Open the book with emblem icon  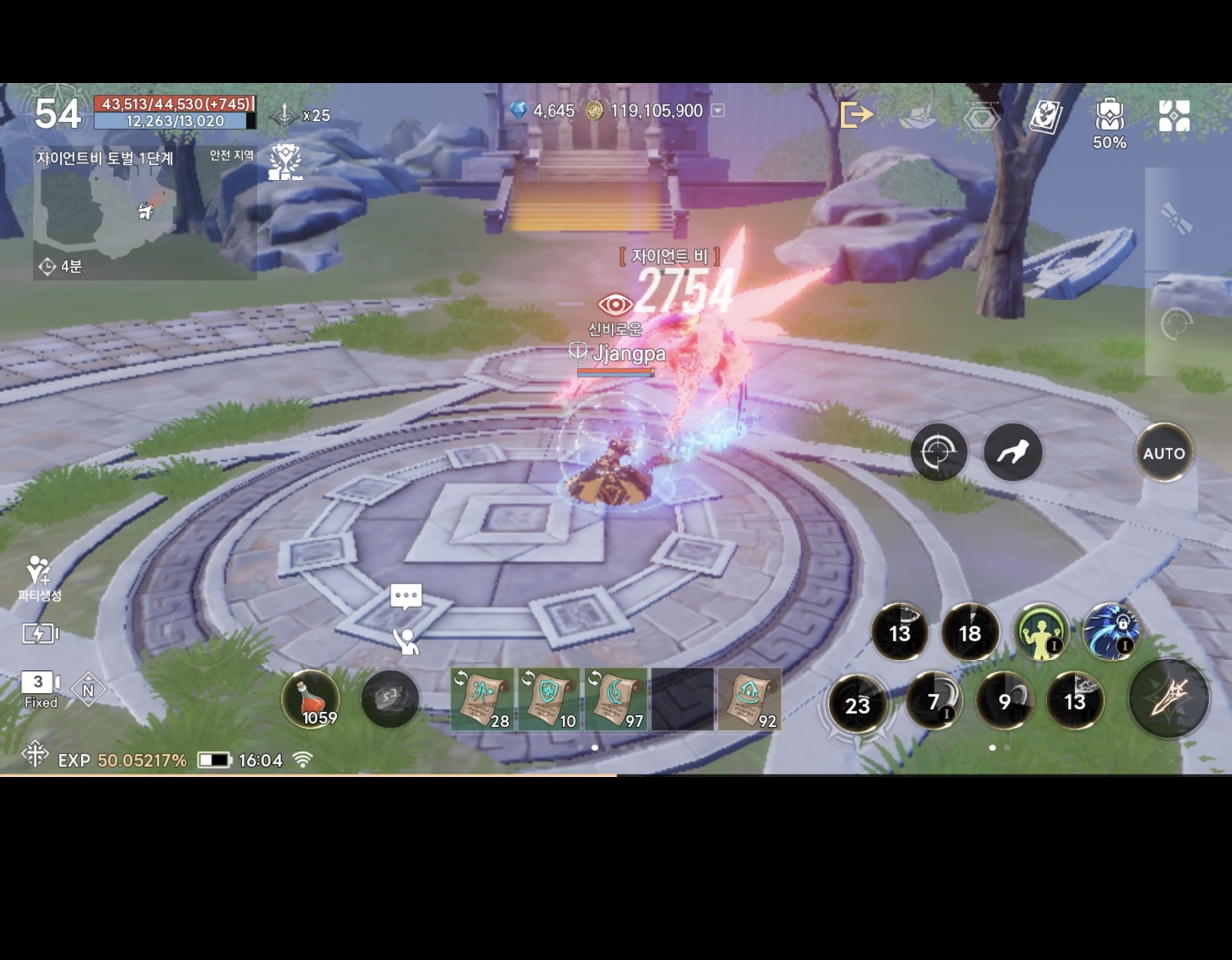pos(1045,116)
